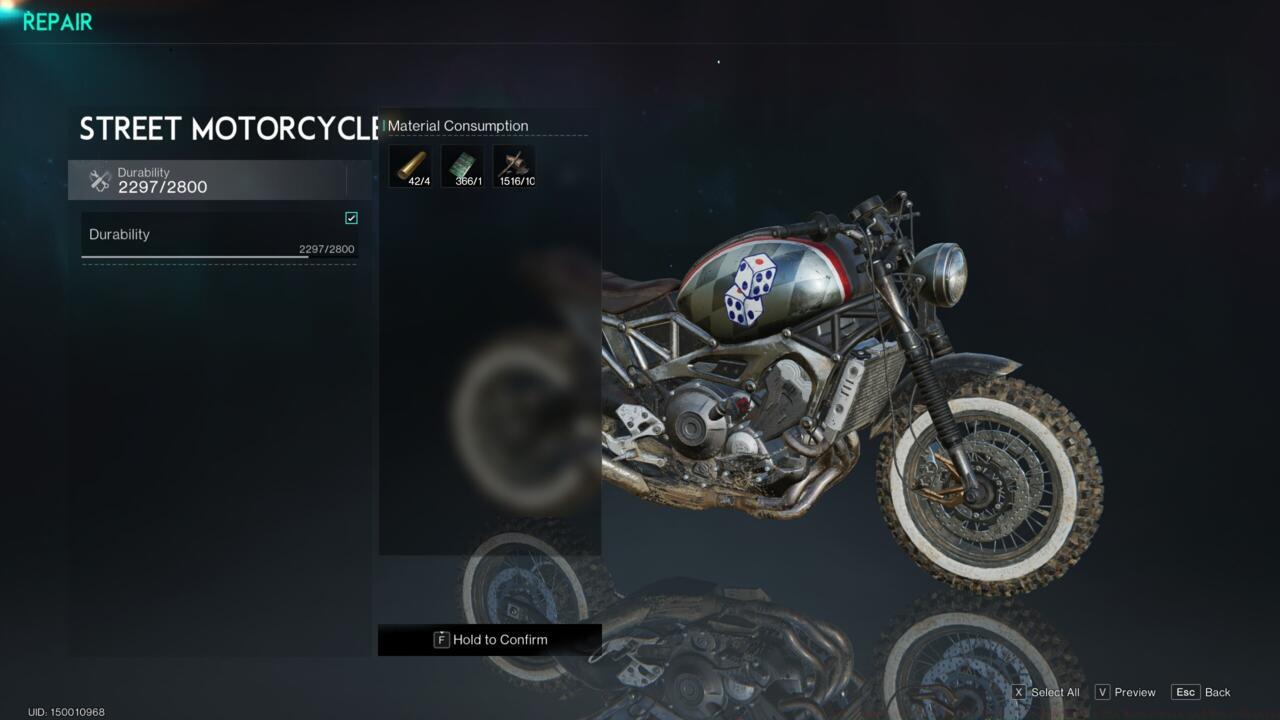Click the Esc key icon next to Back
Image resolution: width=1280 pixels, height=720 pixels.
click(x=1186, y=691)
